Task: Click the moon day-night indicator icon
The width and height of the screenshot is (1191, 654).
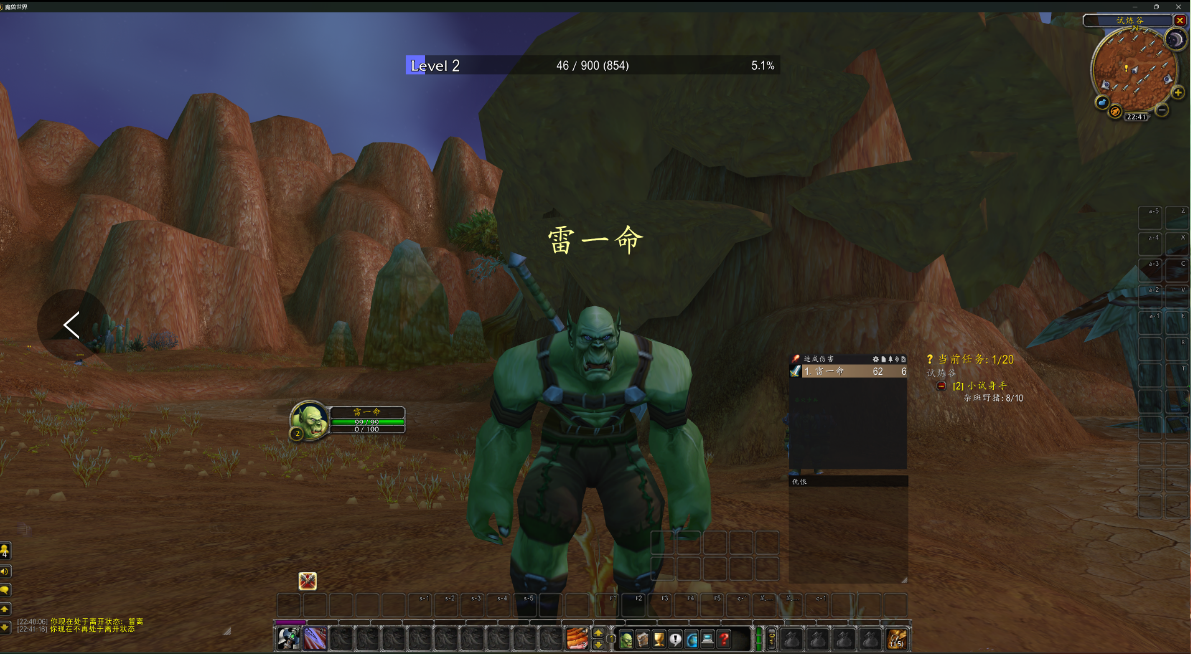Action: coord(1175,39)
